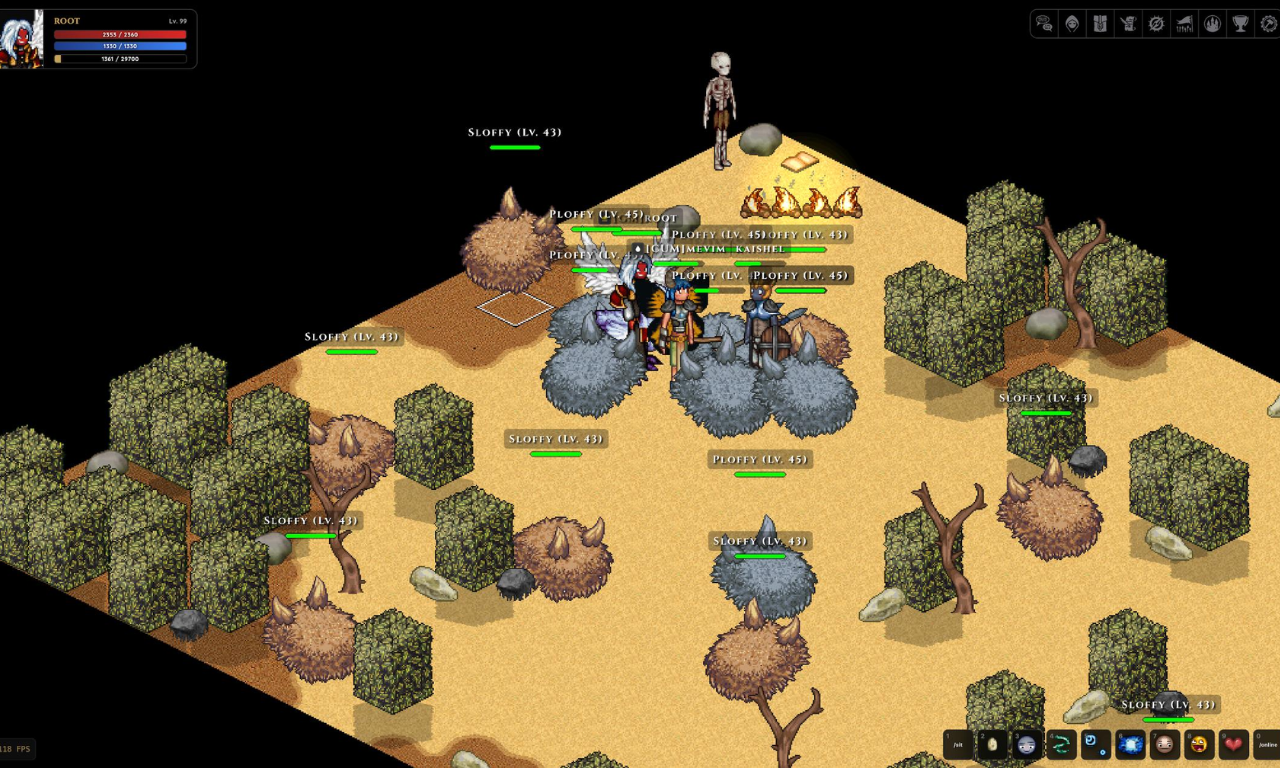Open the backpack inventory icon

tap(1100, 24)
